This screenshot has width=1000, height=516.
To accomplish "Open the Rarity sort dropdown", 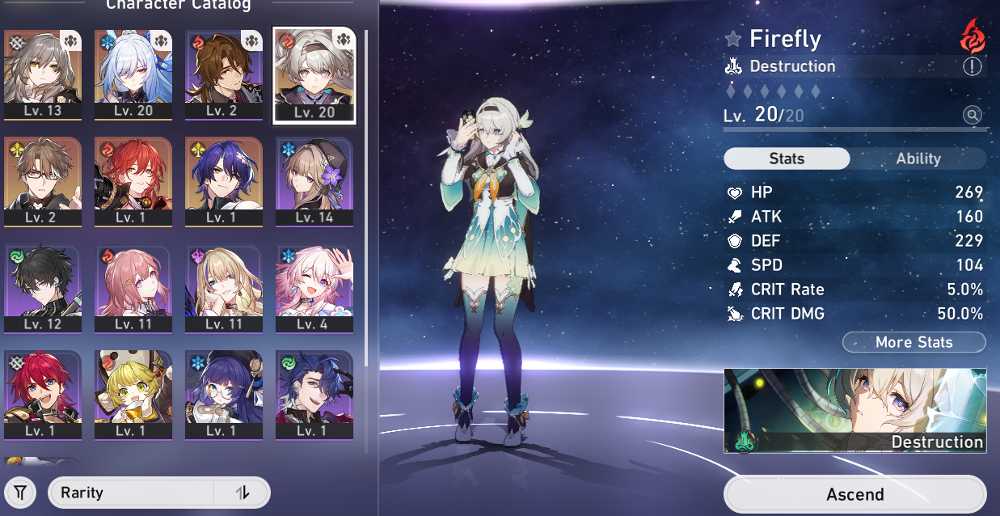I will tap(131, 493).
